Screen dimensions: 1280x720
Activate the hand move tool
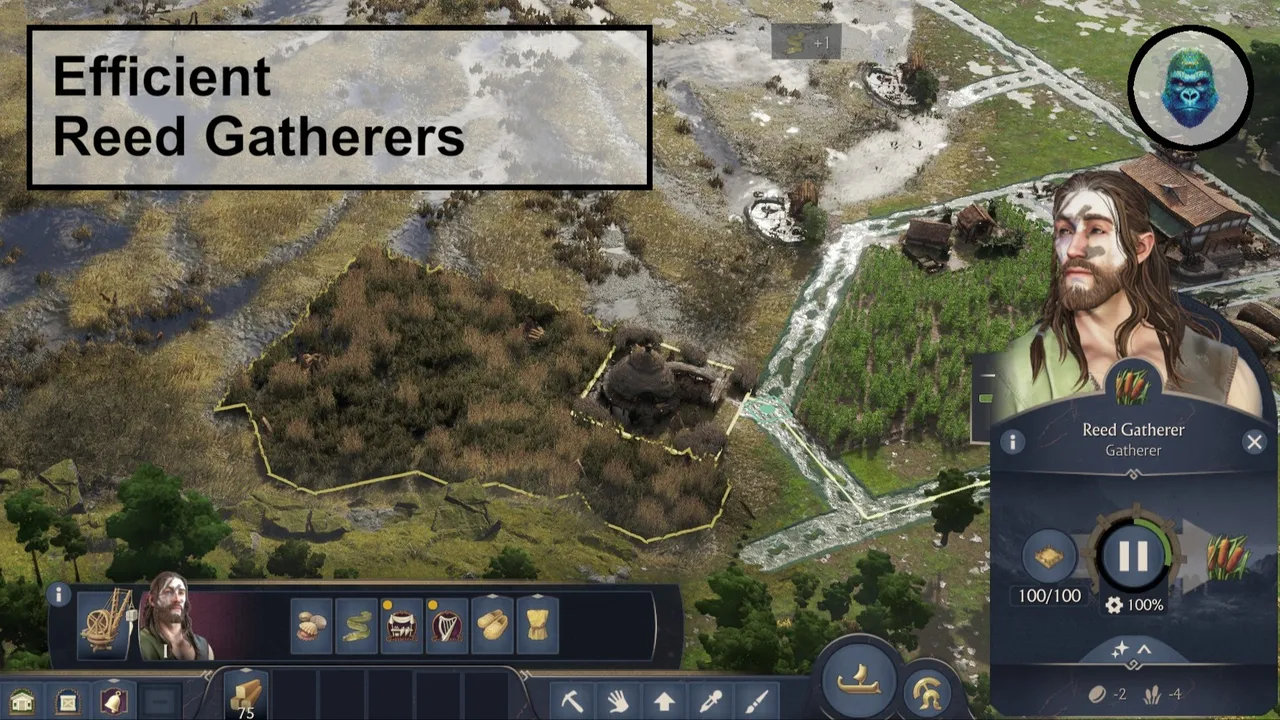(x=618, y=700)
